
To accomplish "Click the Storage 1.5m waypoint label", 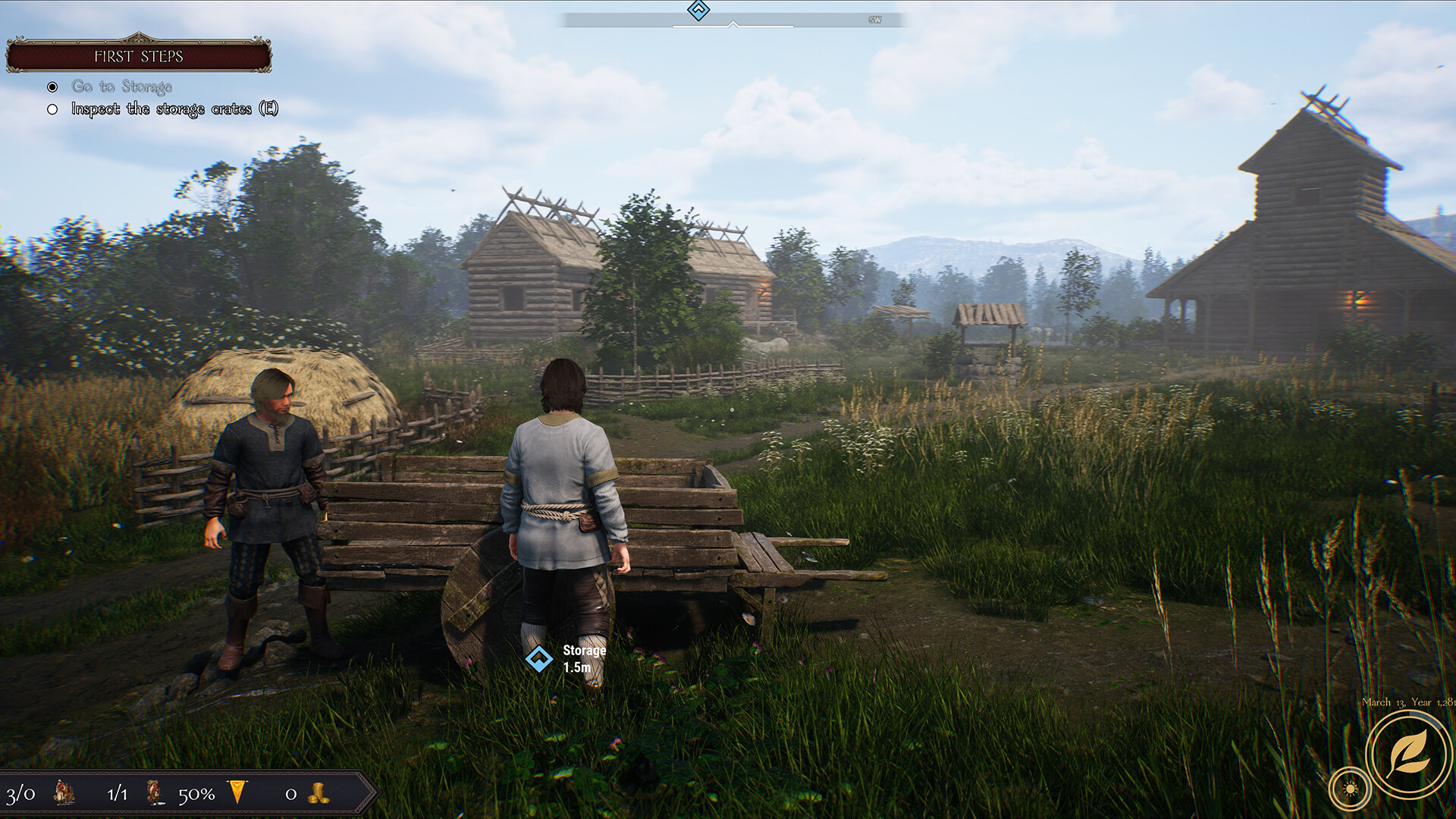I will (x=584, y=659).
